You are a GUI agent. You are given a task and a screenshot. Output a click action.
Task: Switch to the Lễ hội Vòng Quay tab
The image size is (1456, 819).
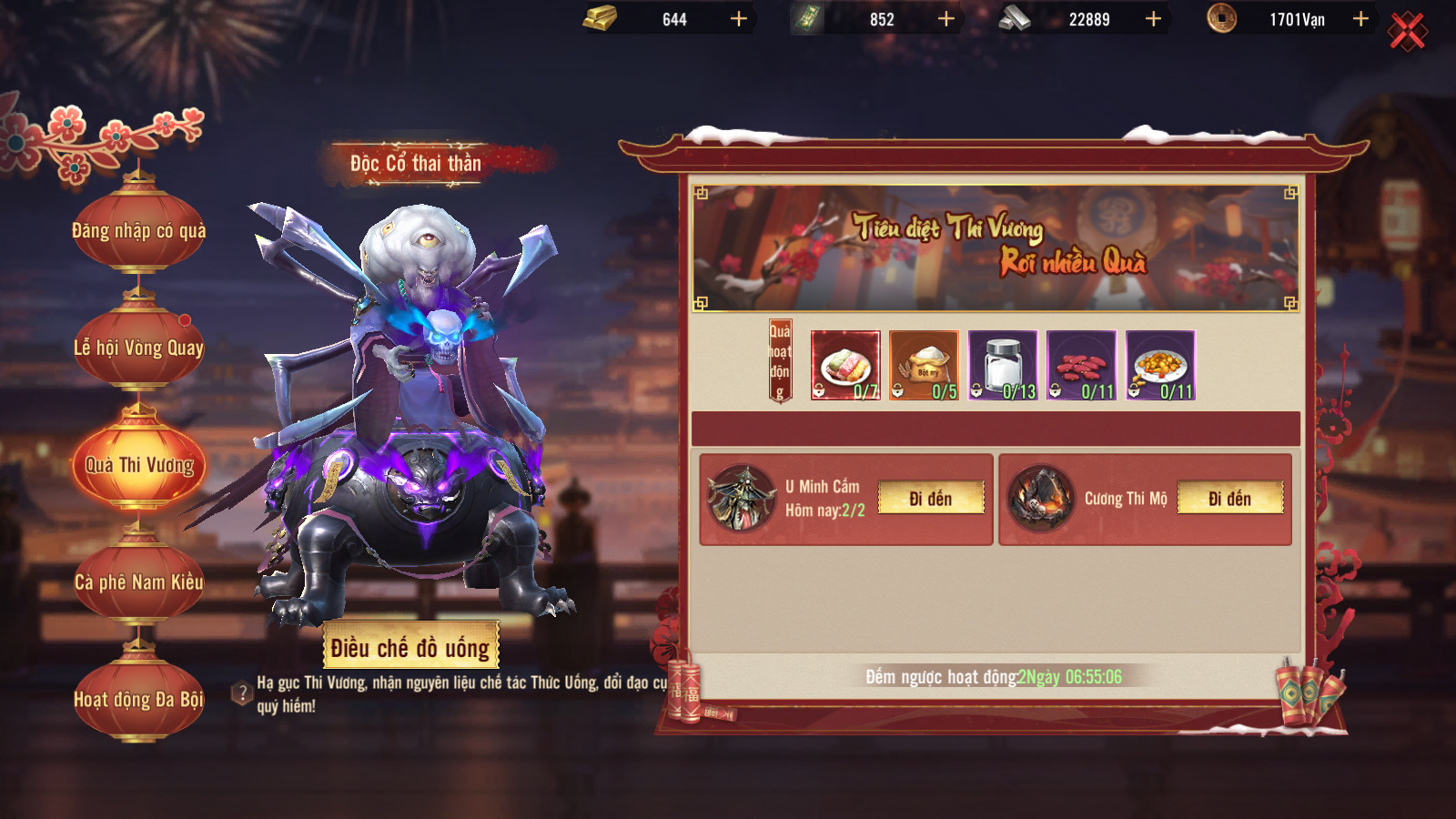click(139, 348)
